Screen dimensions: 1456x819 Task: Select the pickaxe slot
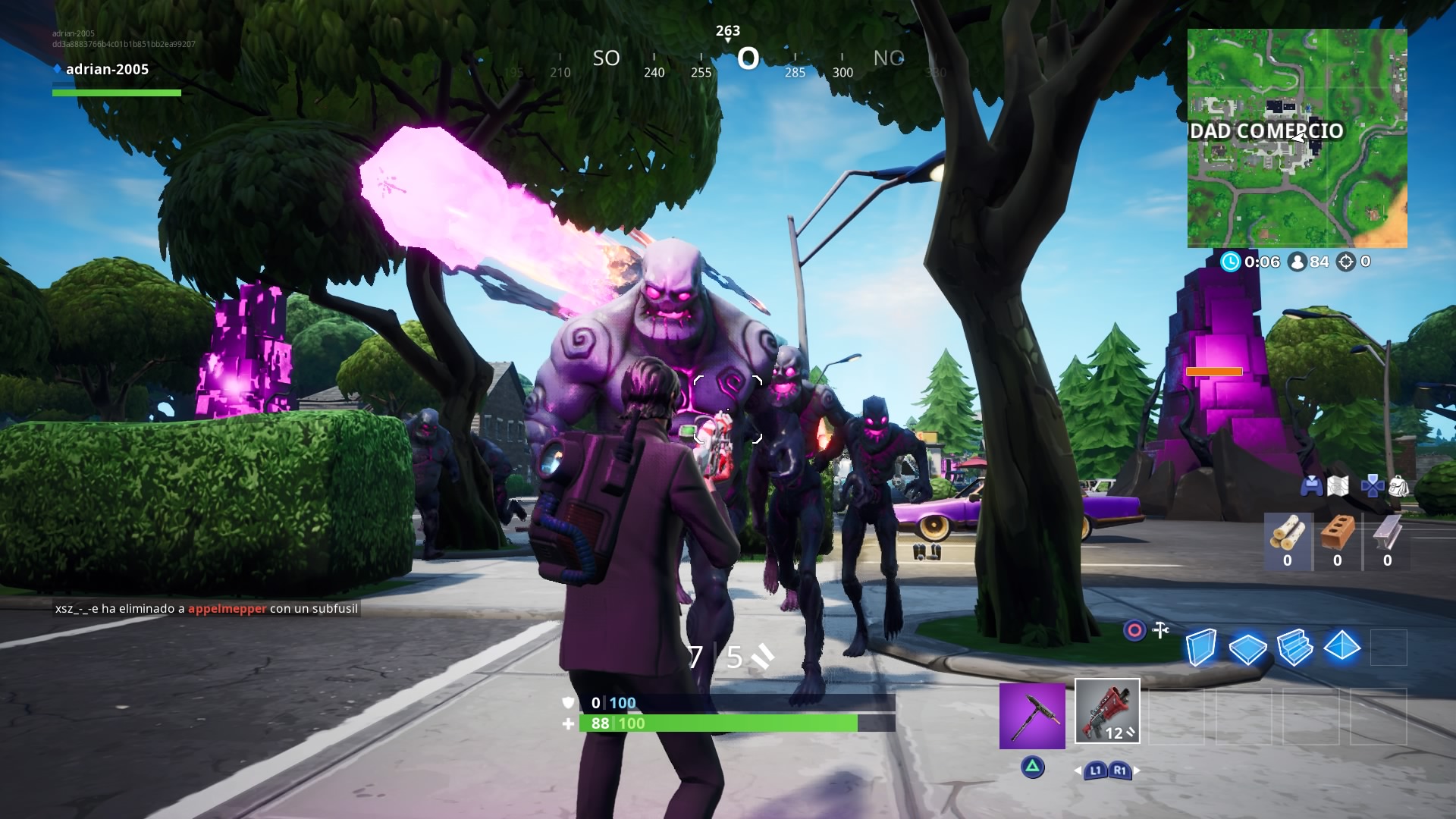click(x=1031, y=716)
